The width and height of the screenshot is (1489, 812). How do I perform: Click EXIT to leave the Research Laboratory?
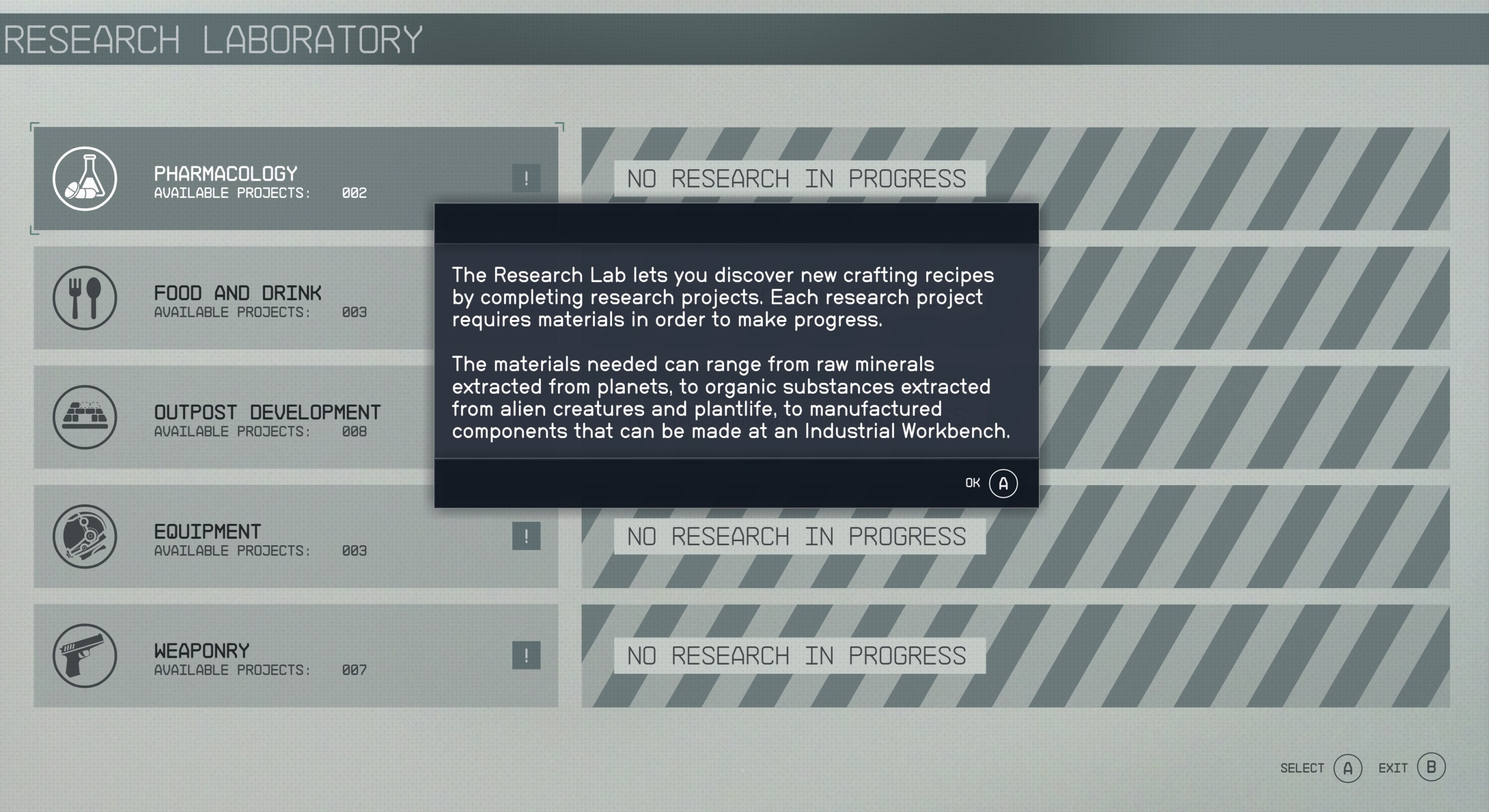(x=1393, y=768)
